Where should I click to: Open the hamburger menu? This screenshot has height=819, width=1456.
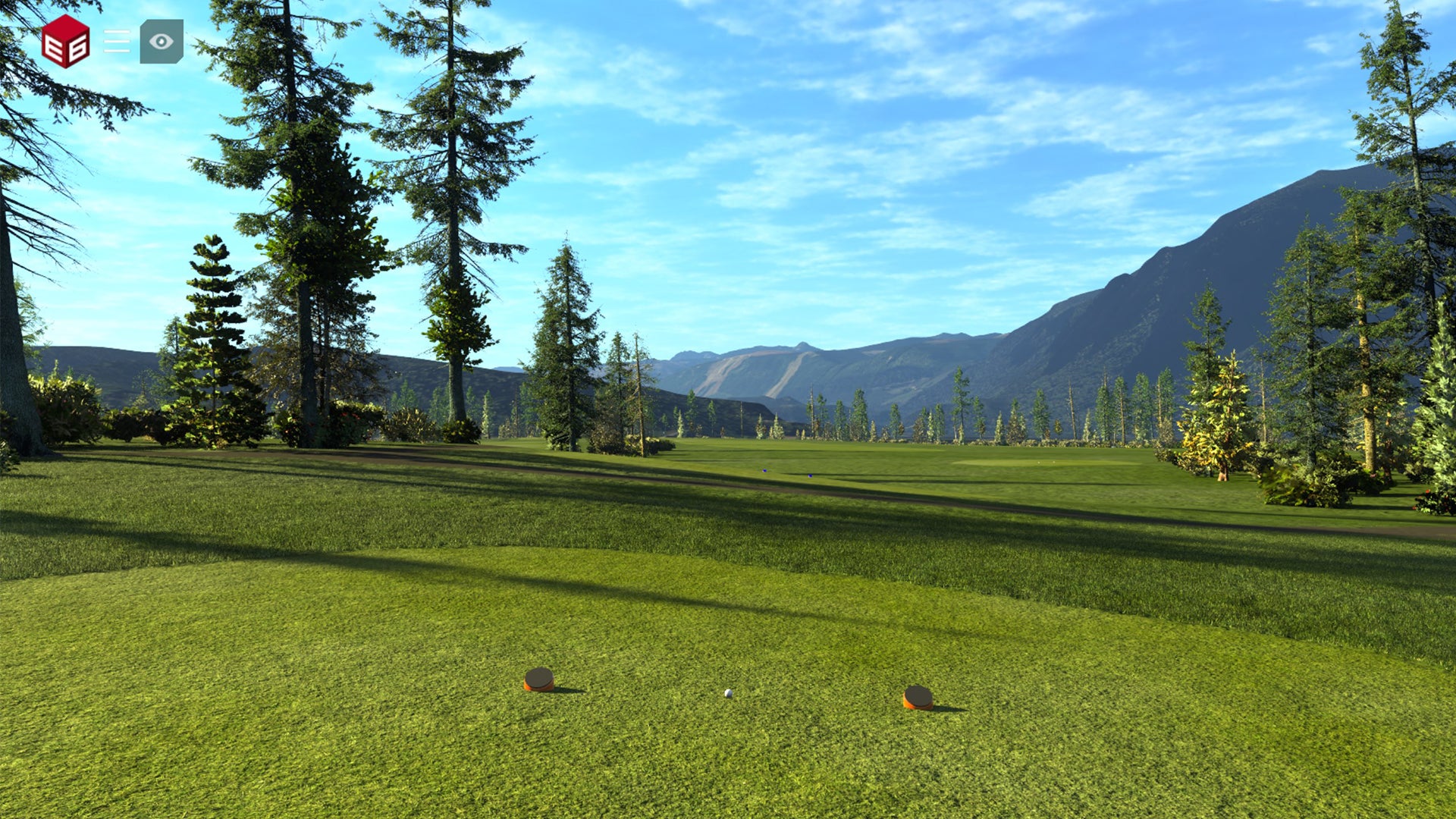(x=117, y=41)
